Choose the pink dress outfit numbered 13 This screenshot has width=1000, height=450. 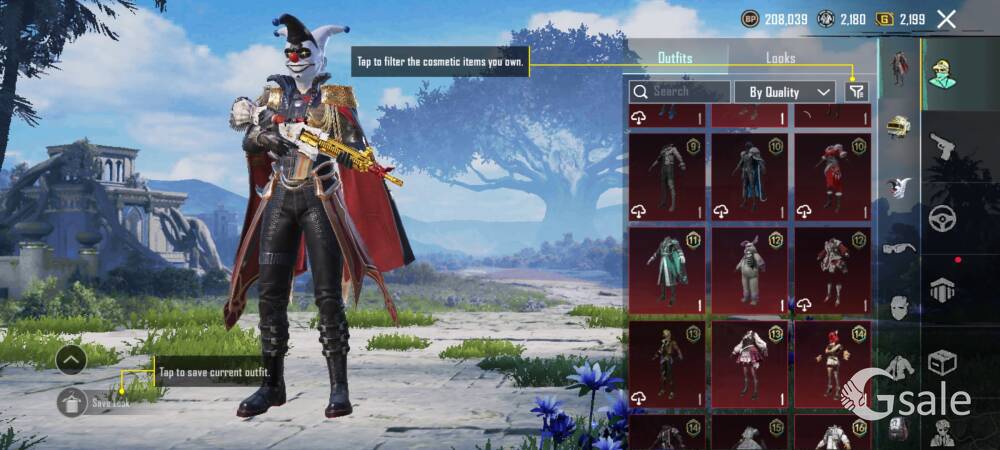pyautogui.click(x=749, y=364)
